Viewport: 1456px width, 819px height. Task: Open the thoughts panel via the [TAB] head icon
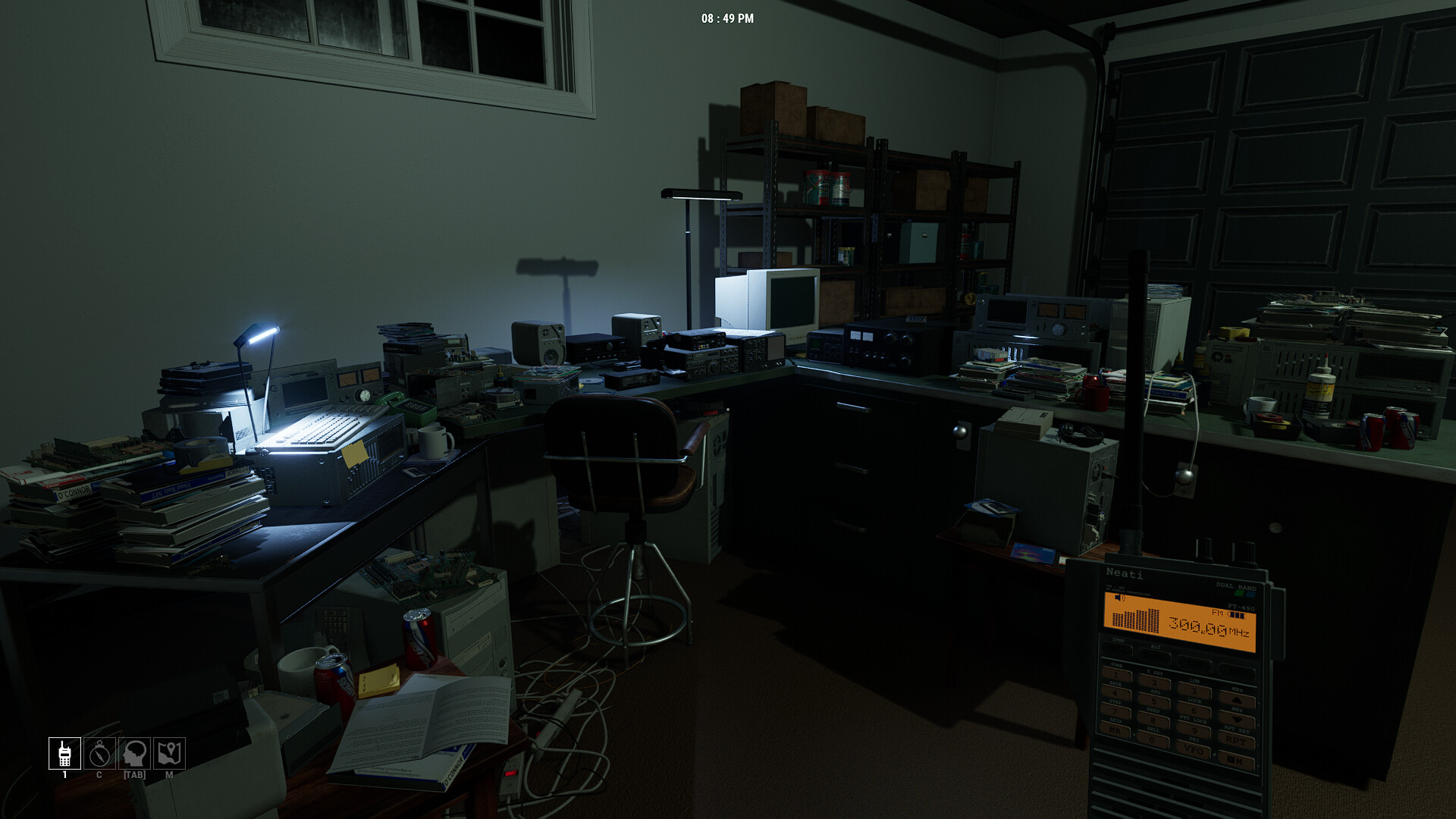134,753
